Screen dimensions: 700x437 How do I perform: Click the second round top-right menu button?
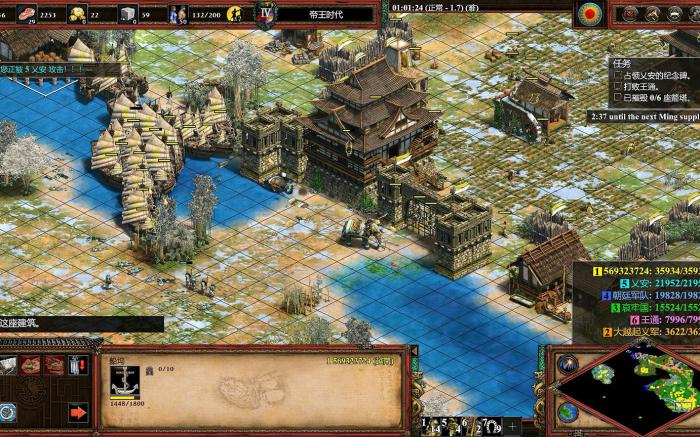point(651,14)
